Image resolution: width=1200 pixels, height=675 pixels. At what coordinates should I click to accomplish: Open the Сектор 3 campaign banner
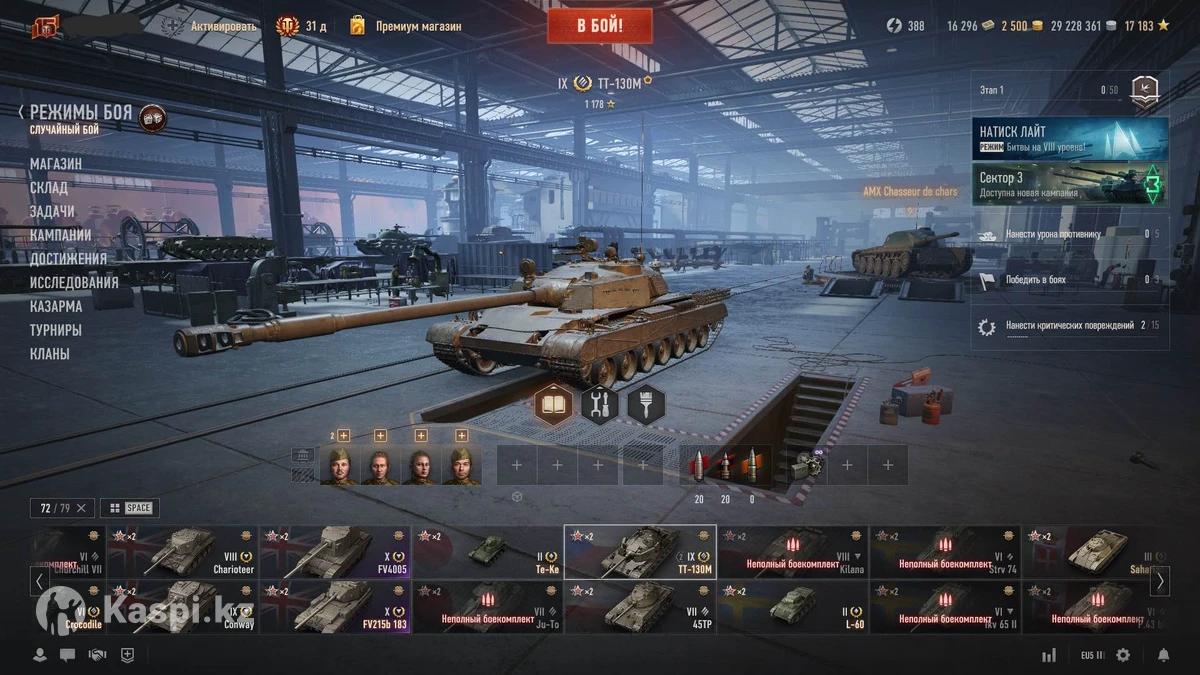pyautogui.click(x=1070, y=184)
